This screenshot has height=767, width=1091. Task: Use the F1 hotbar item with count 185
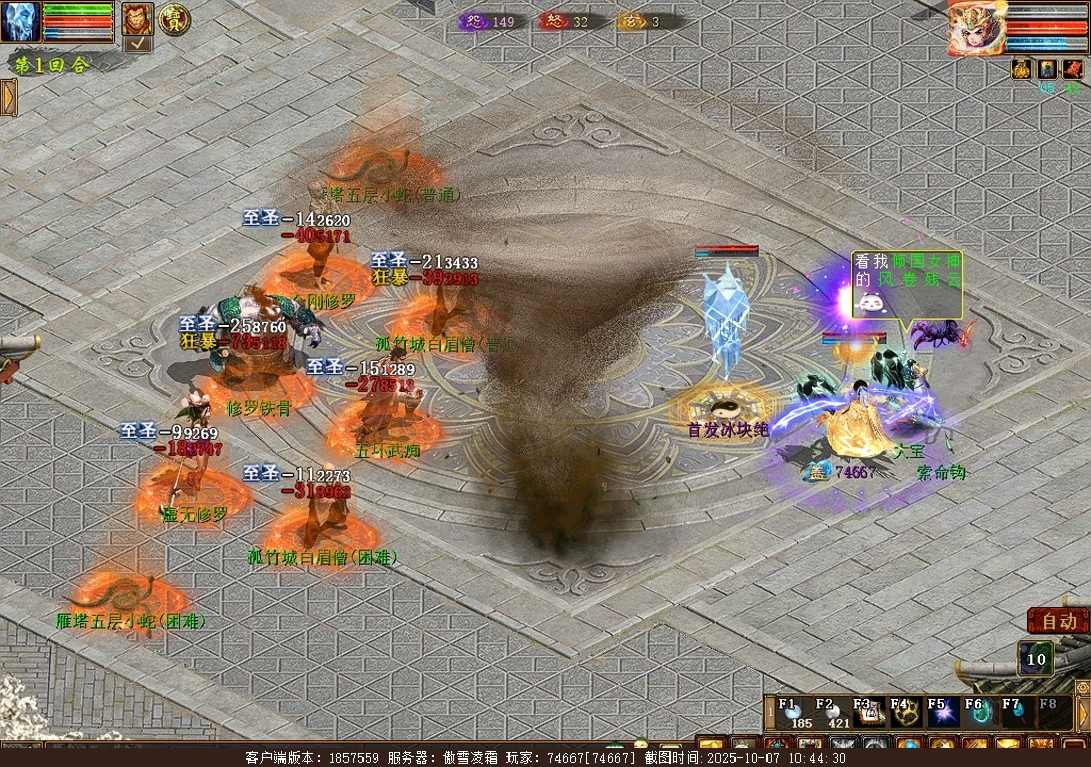pos(793,714)
